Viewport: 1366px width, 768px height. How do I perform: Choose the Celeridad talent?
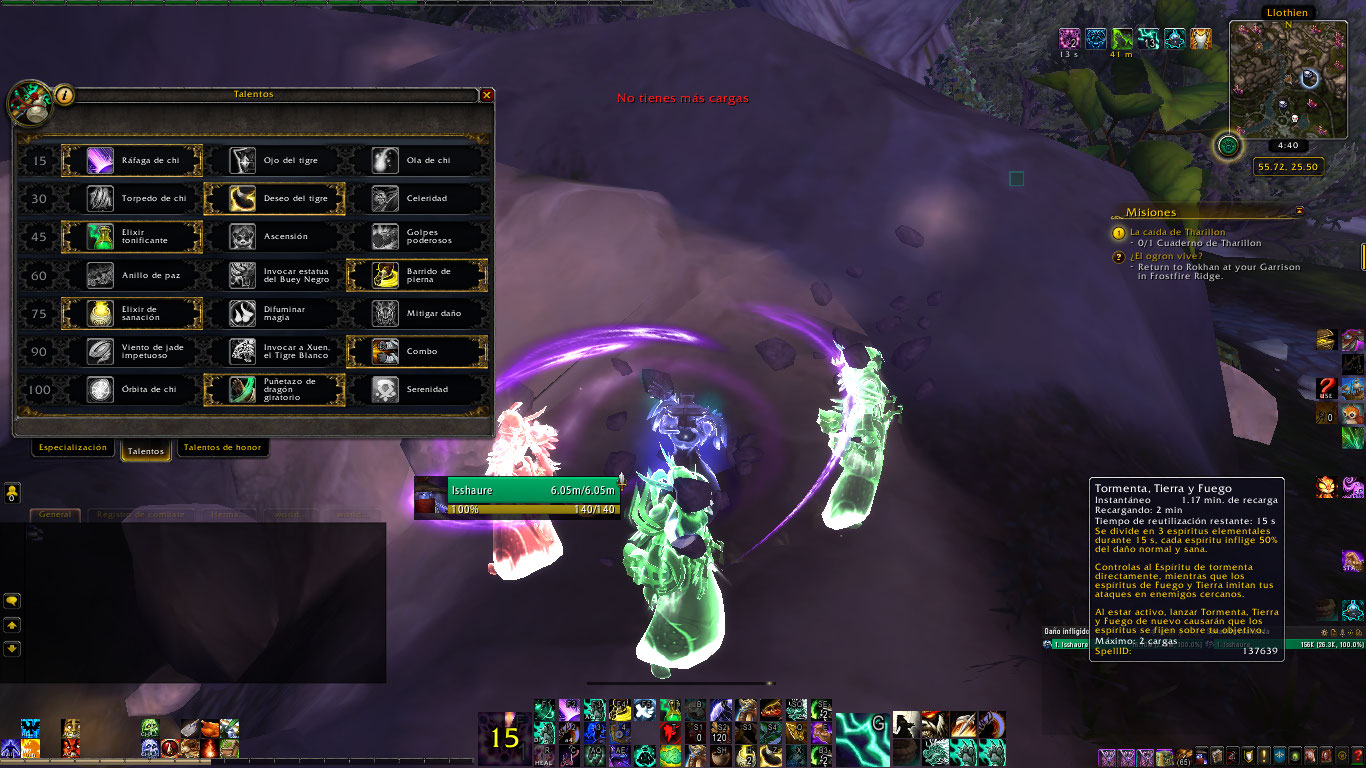pos(416,198)
